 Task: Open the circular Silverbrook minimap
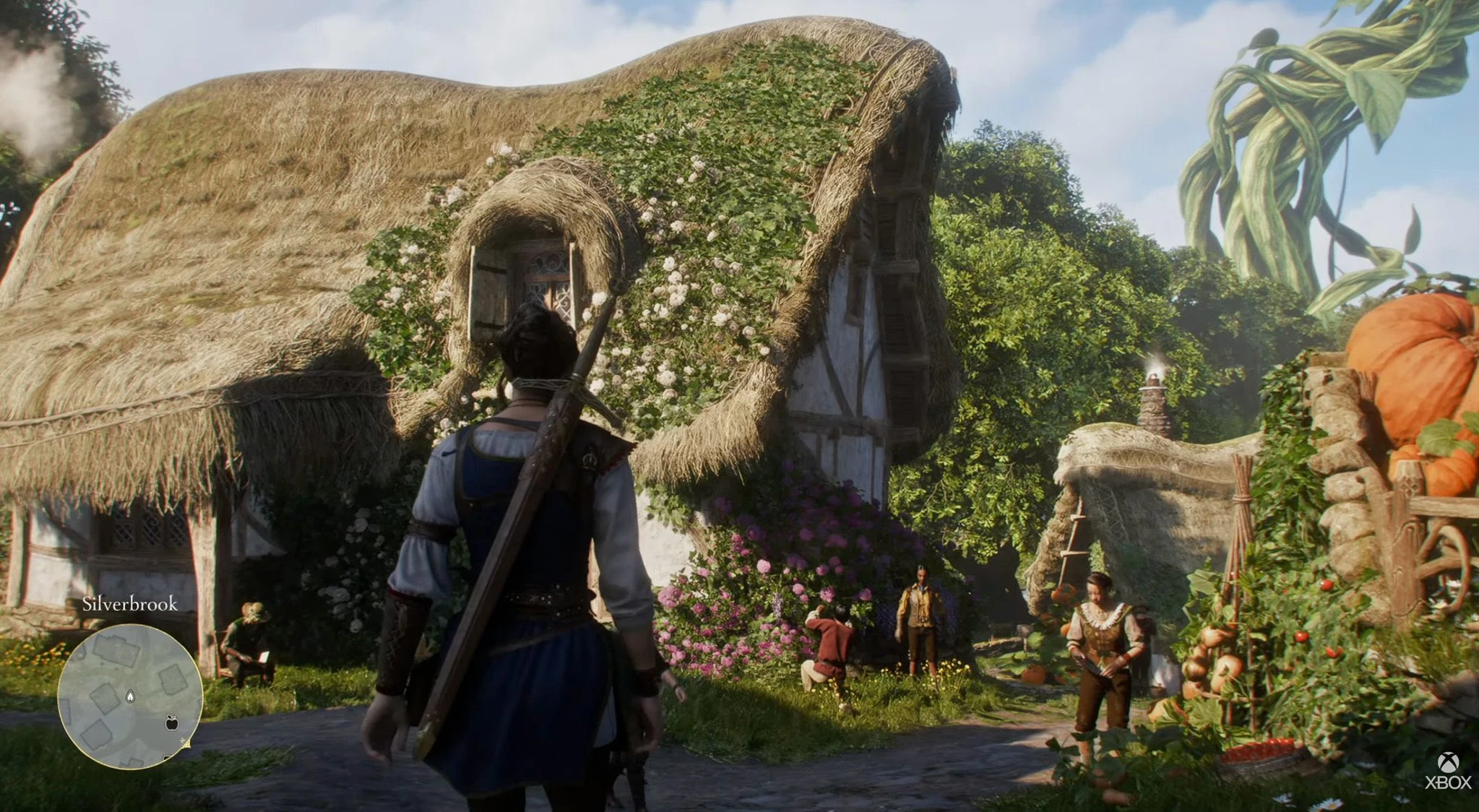pyautogui.click(x=130, y=696)
